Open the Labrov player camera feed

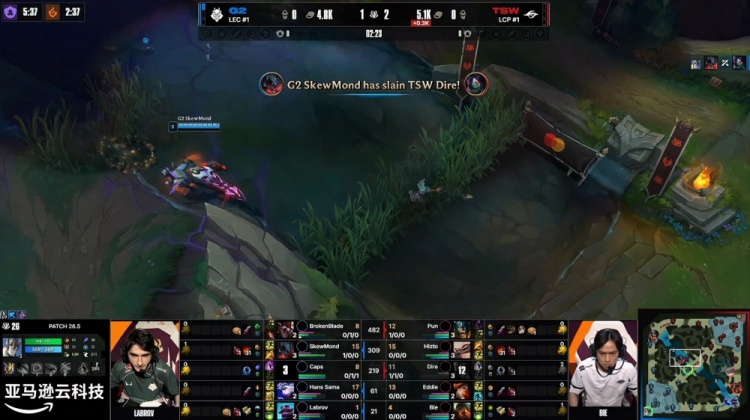coord(144,365)
